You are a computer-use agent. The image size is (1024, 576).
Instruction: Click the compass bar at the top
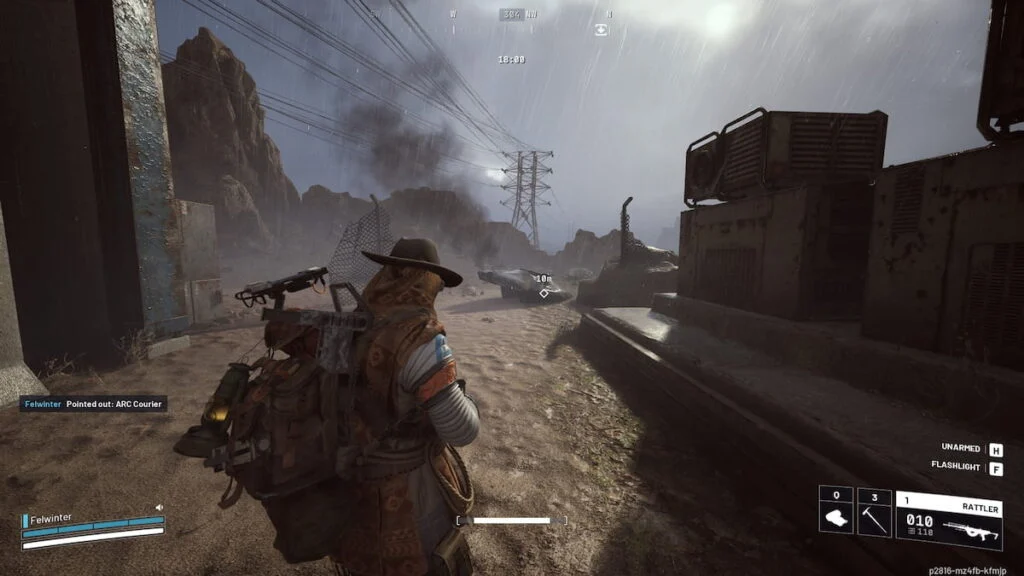click(x=511, y=14)
